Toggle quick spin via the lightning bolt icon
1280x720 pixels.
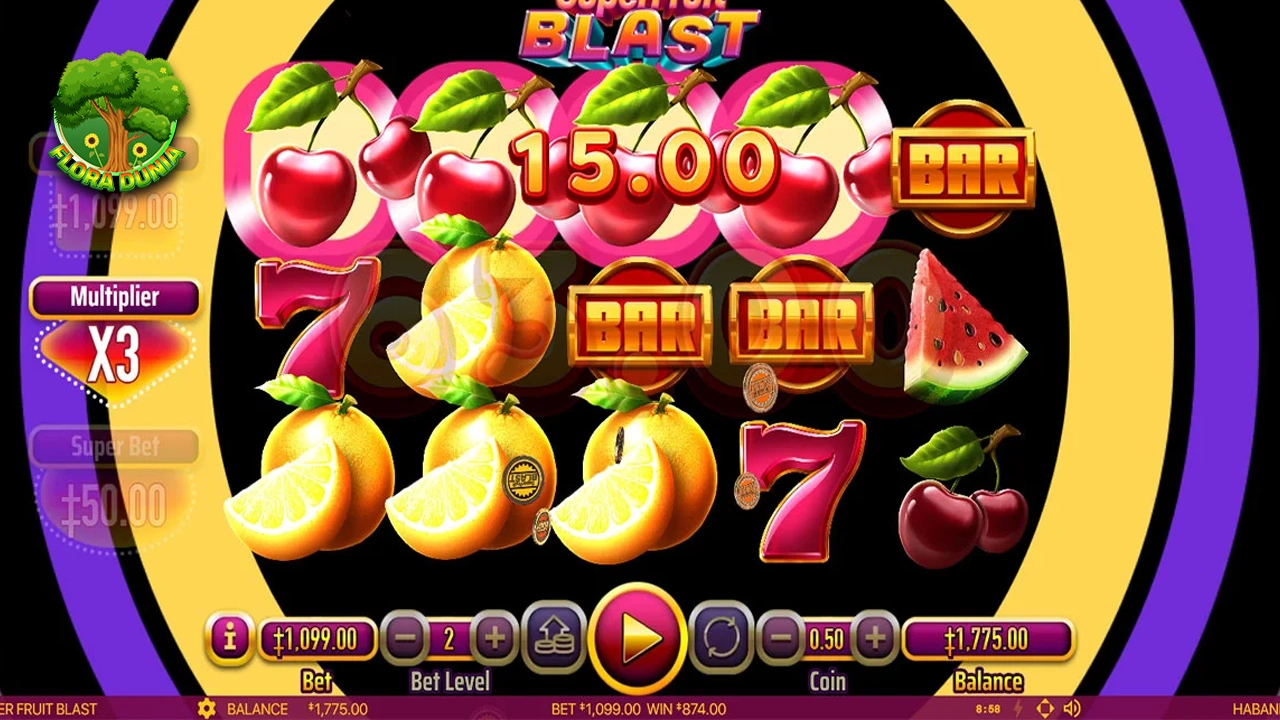1018,708
